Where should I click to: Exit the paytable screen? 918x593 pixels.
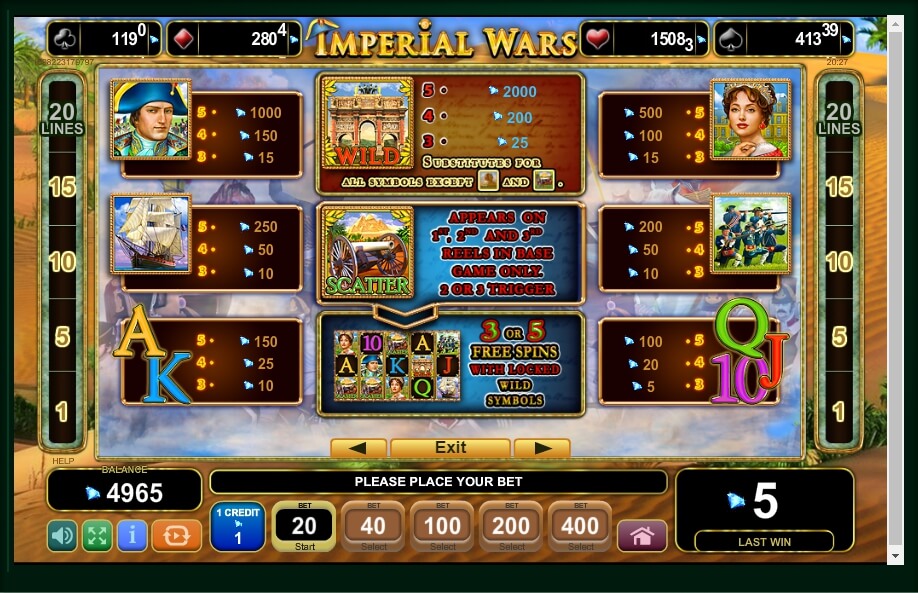450,448
